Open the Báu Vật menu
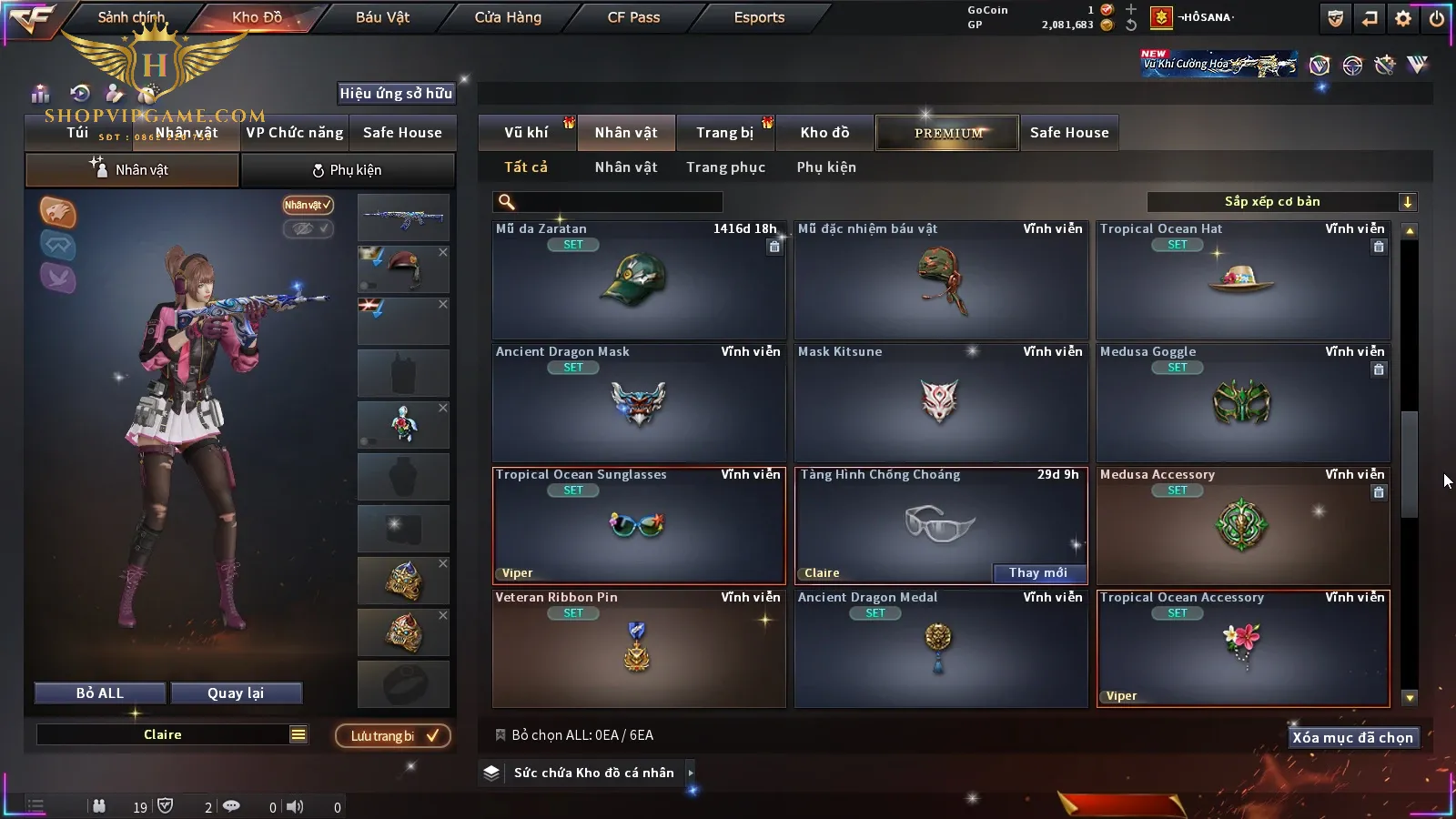The width and height of the screenshot is (1456, 819). (382, 17)
